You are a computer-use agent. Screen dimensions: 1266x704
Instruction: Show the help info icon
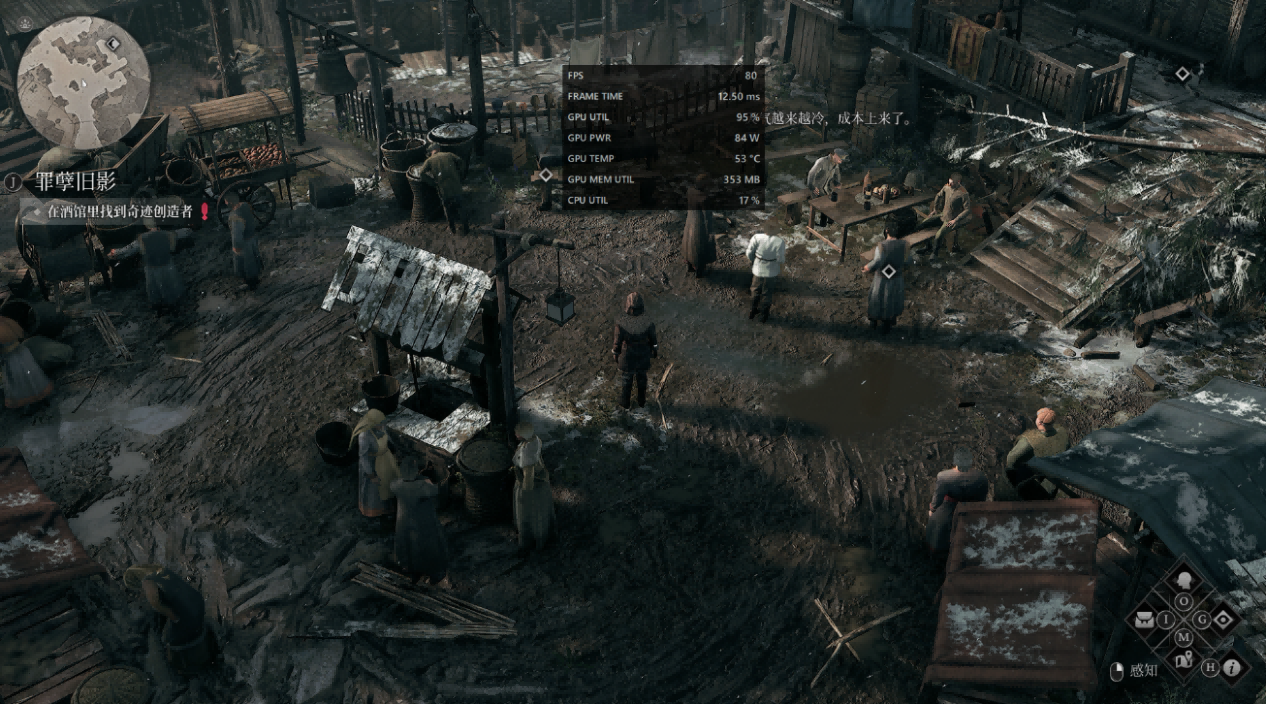coord(1232,667)
